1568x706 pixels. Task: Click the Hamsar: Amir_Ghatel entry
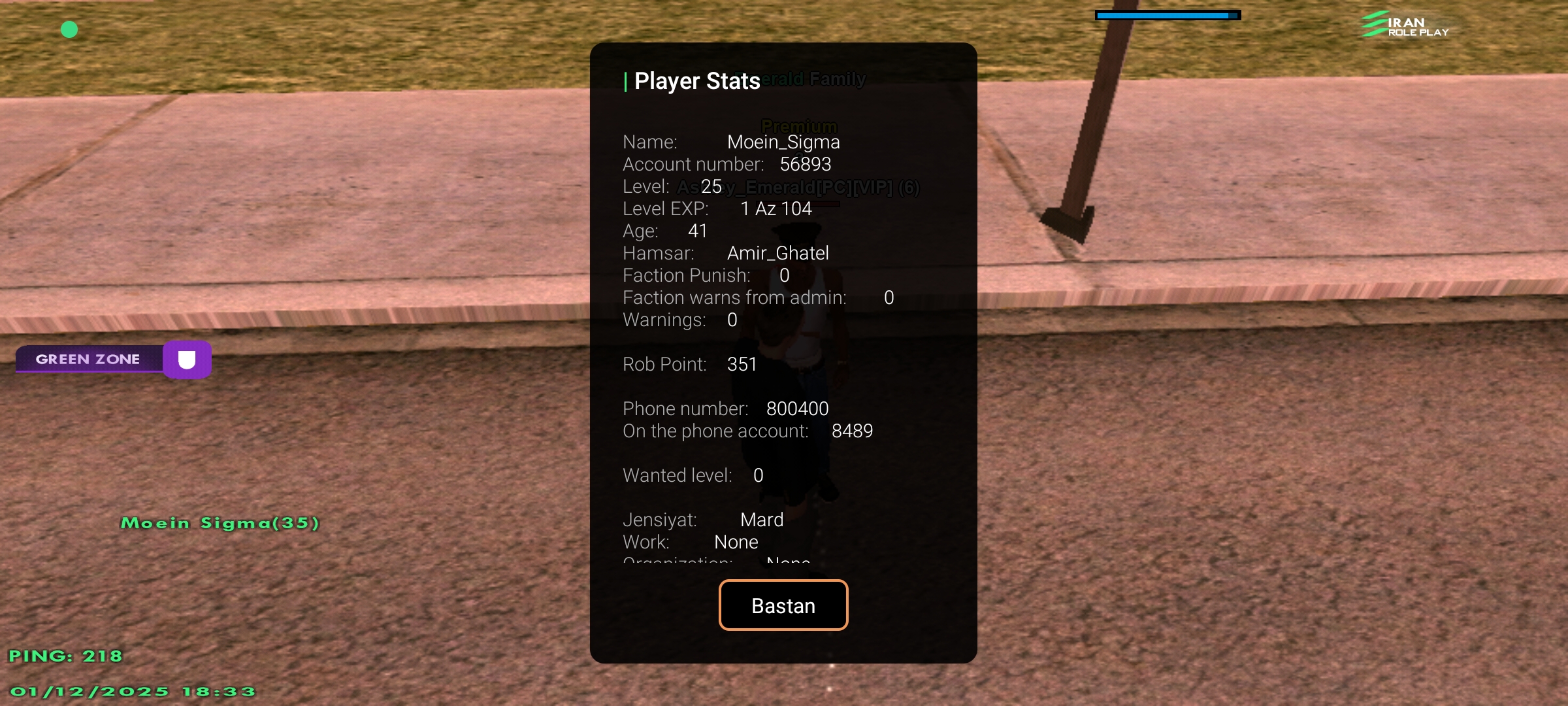tap(725, 253)
